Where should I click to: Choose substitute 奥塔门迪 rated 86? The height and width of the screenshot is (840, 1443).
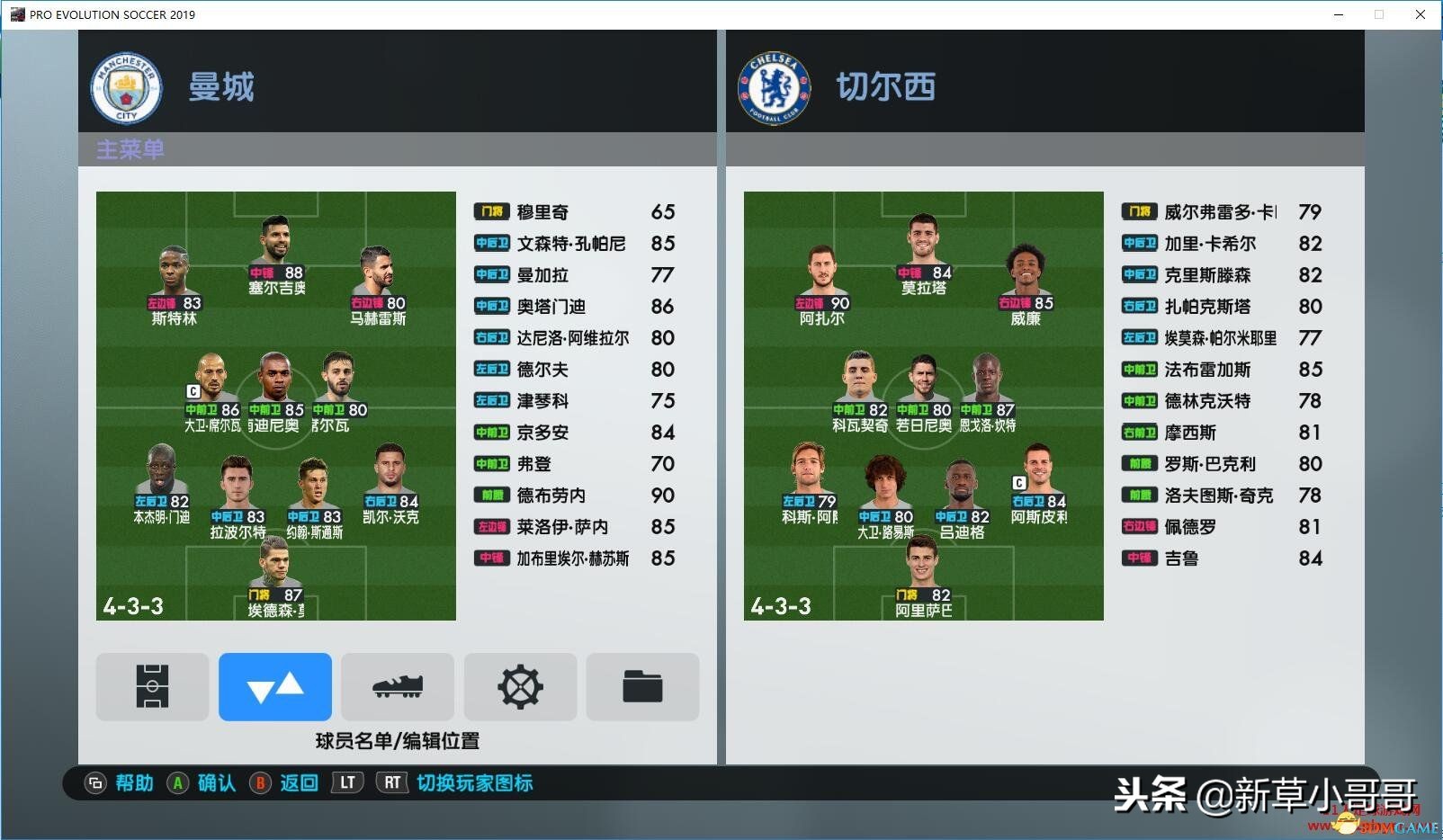click(574, 307)
